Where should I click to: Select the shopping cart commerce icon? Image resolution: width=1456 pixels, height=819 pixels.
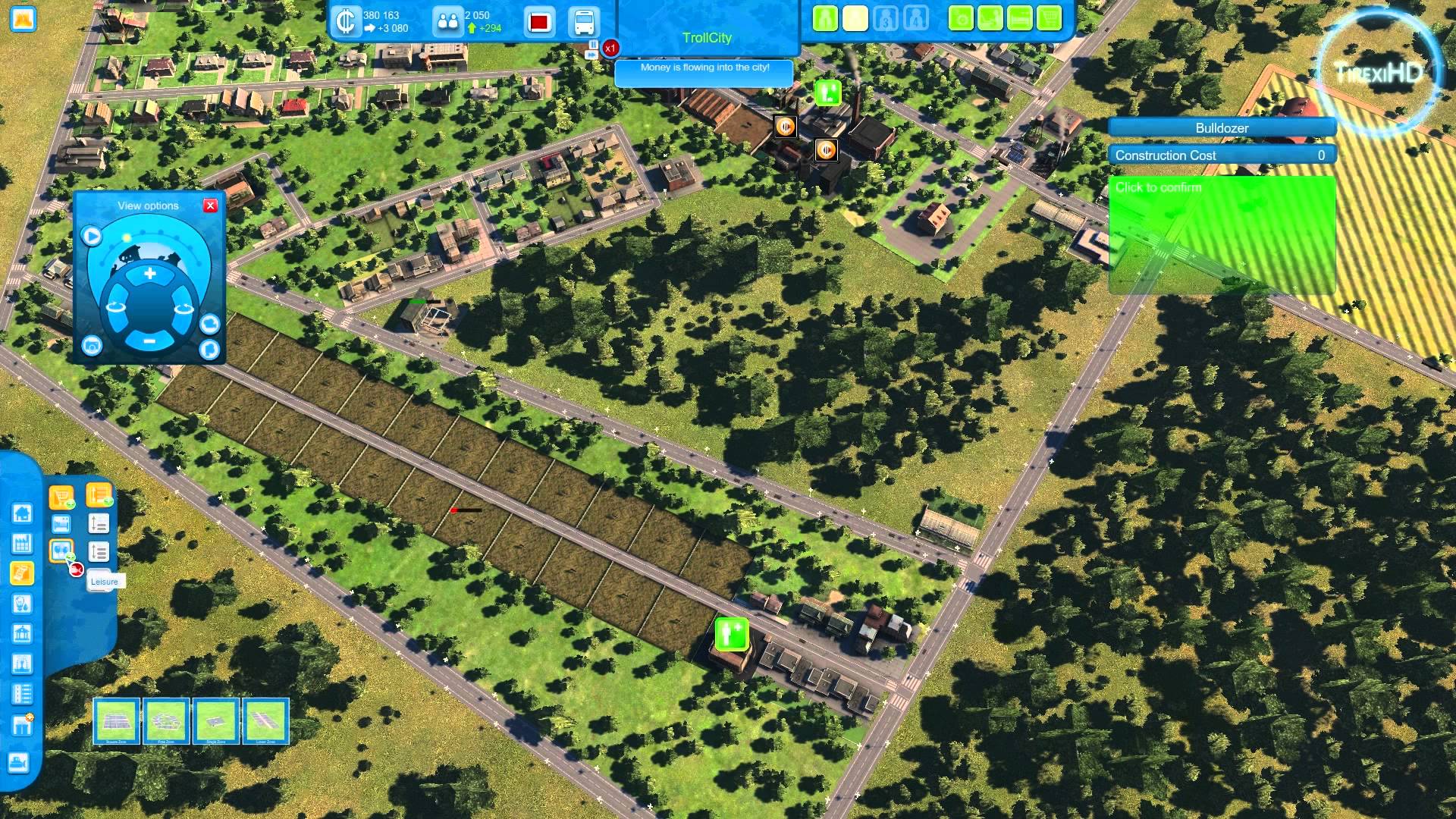pos(61,495)
